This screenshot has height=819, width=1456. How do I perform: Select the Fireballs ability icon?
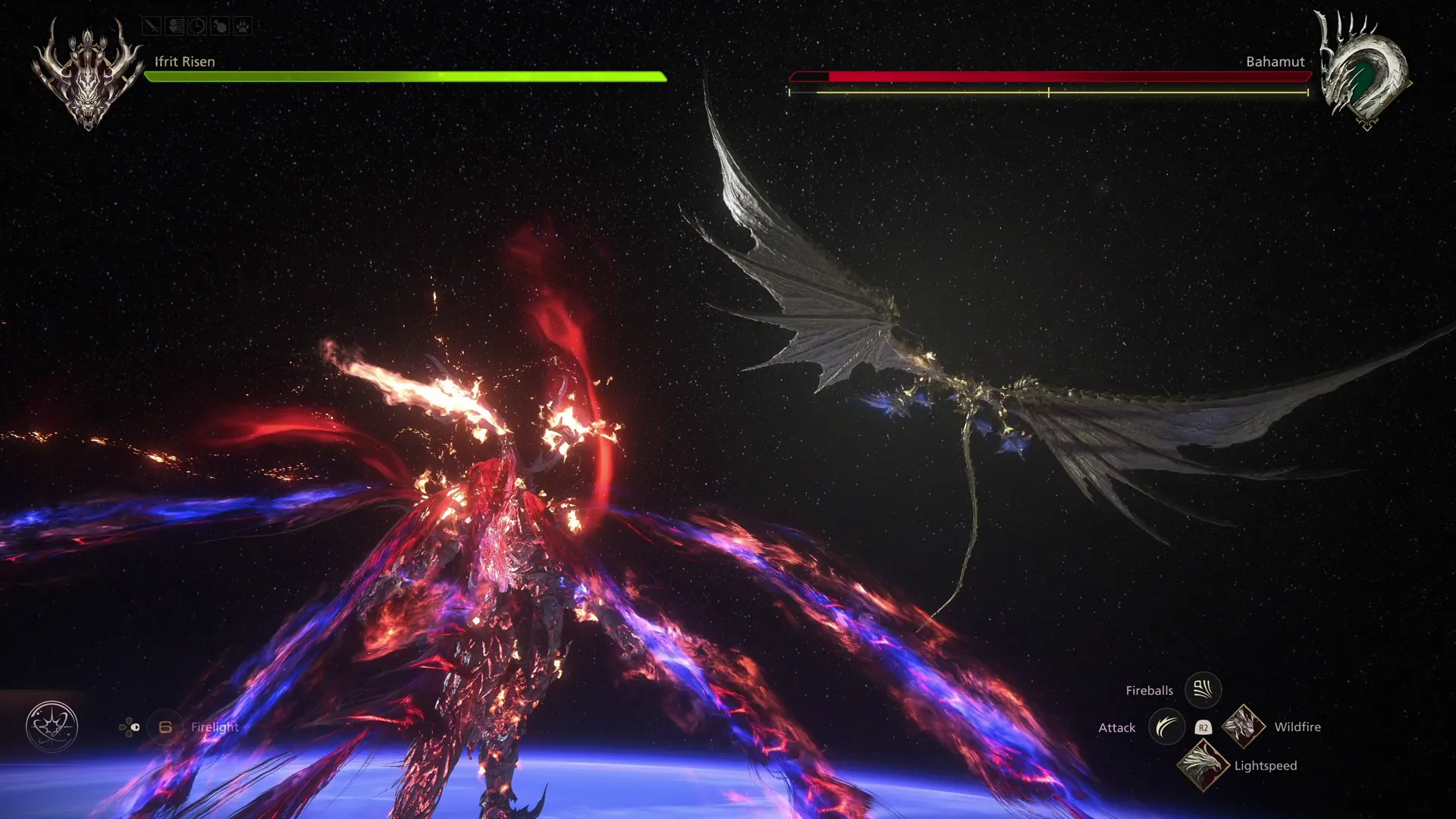click(x=1203, y=689)
